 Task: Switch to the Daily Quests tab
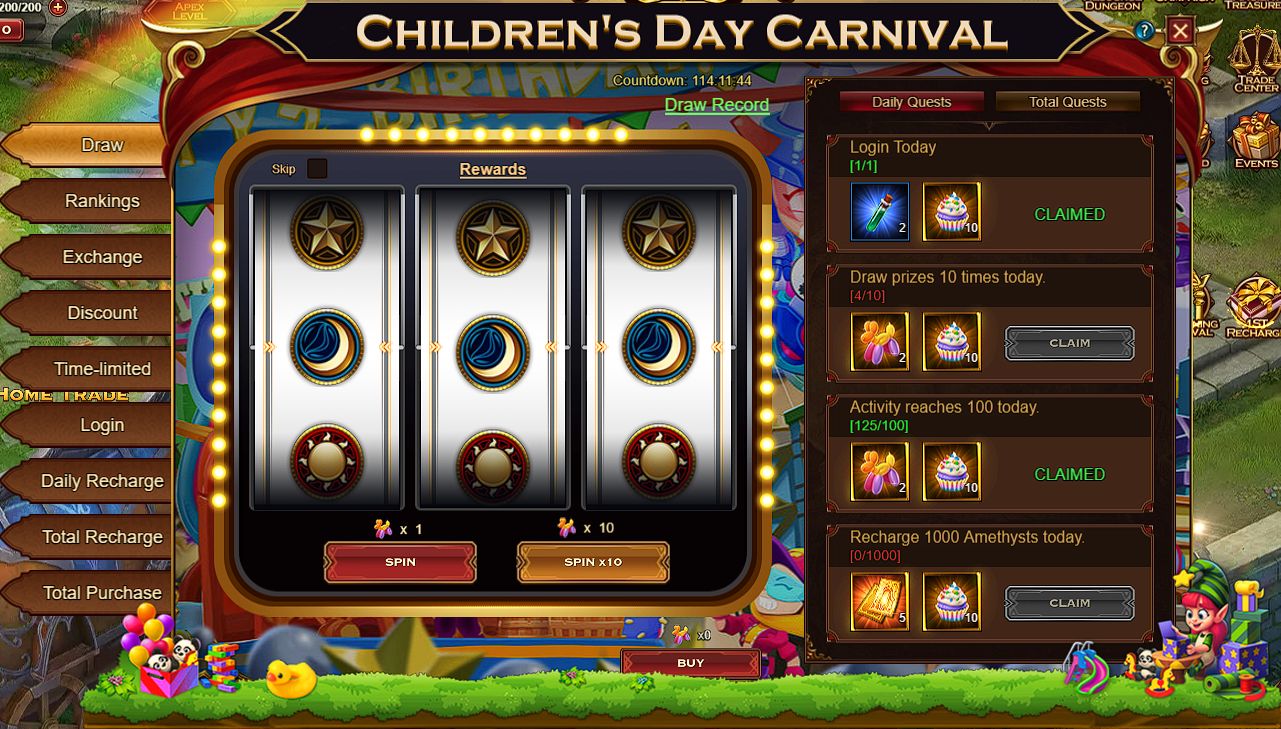click(x=911, y=102)
